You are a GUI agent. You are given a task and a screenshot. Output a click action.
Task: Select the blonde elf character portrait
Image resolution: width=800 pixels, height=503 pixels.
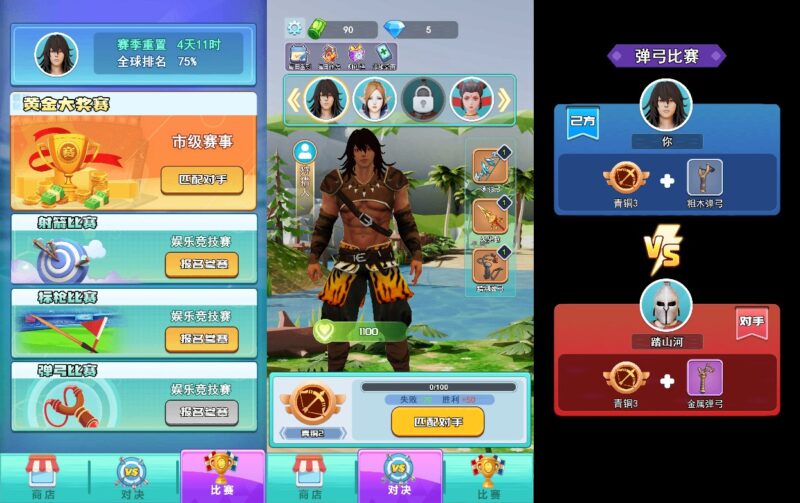pos(374,99)
